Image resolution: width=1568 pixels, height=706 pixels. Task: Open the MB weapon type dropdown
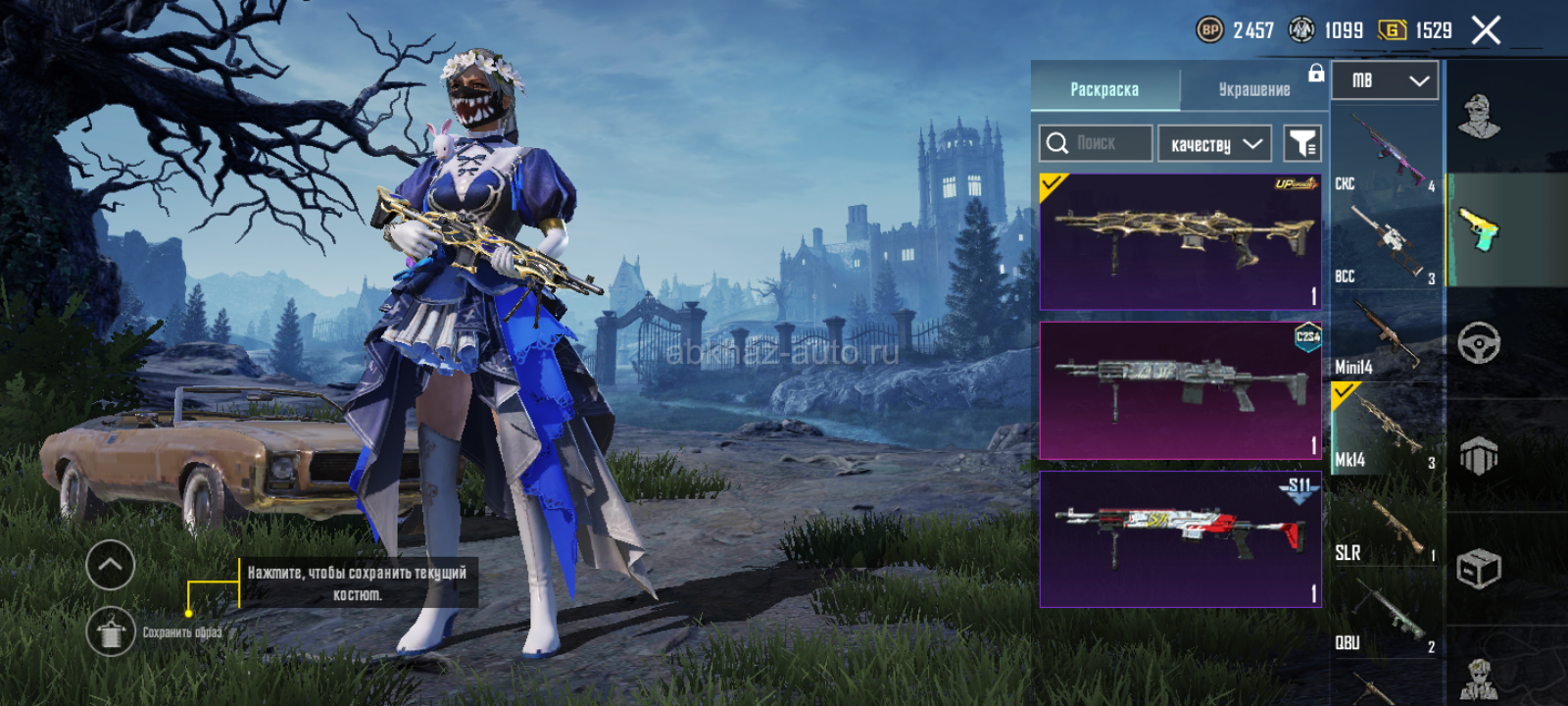pyautogui.click(x=1384, y=80)
